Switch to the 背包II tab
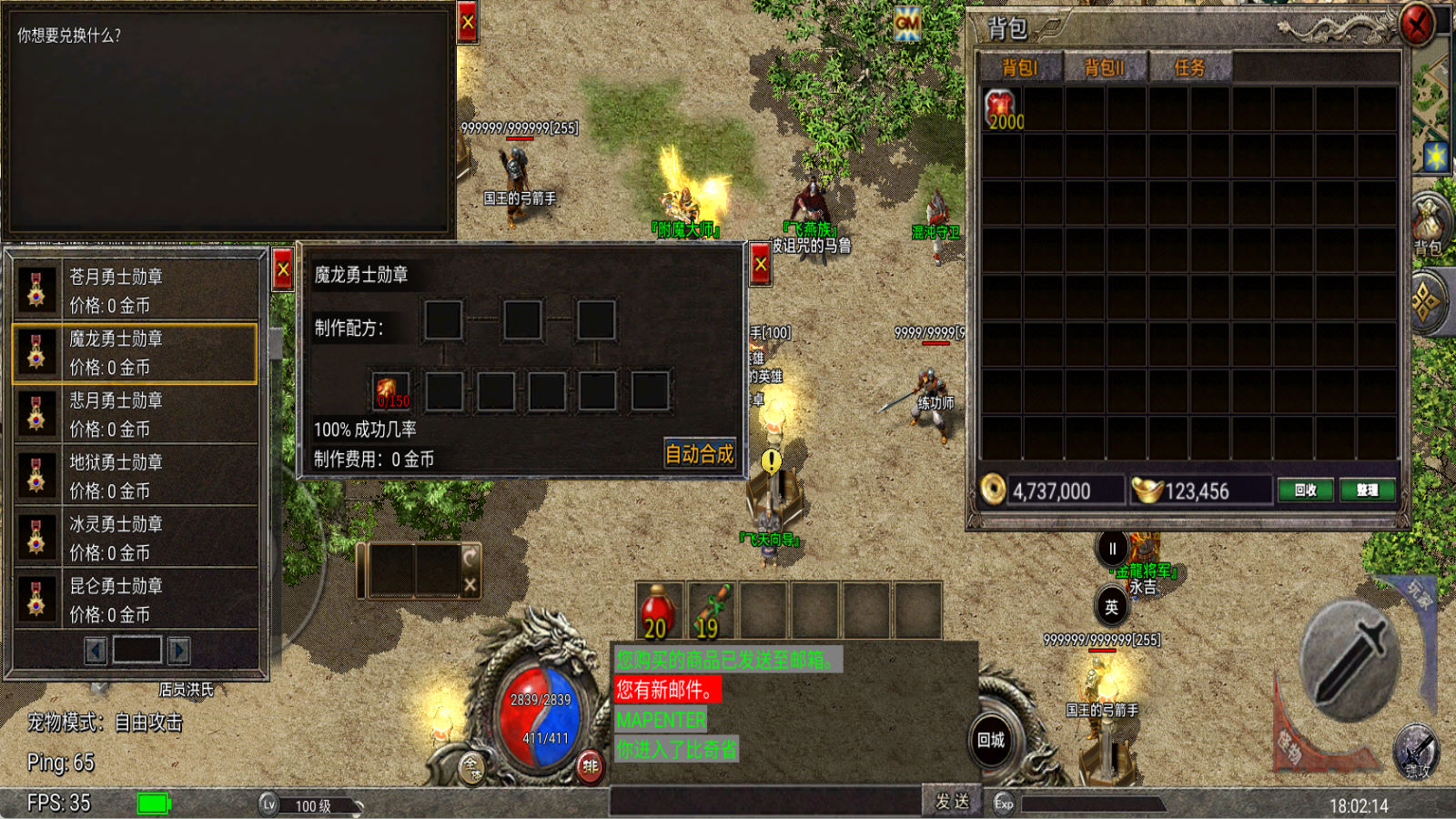1456x819 pixels. click(x=1104, y=67)
